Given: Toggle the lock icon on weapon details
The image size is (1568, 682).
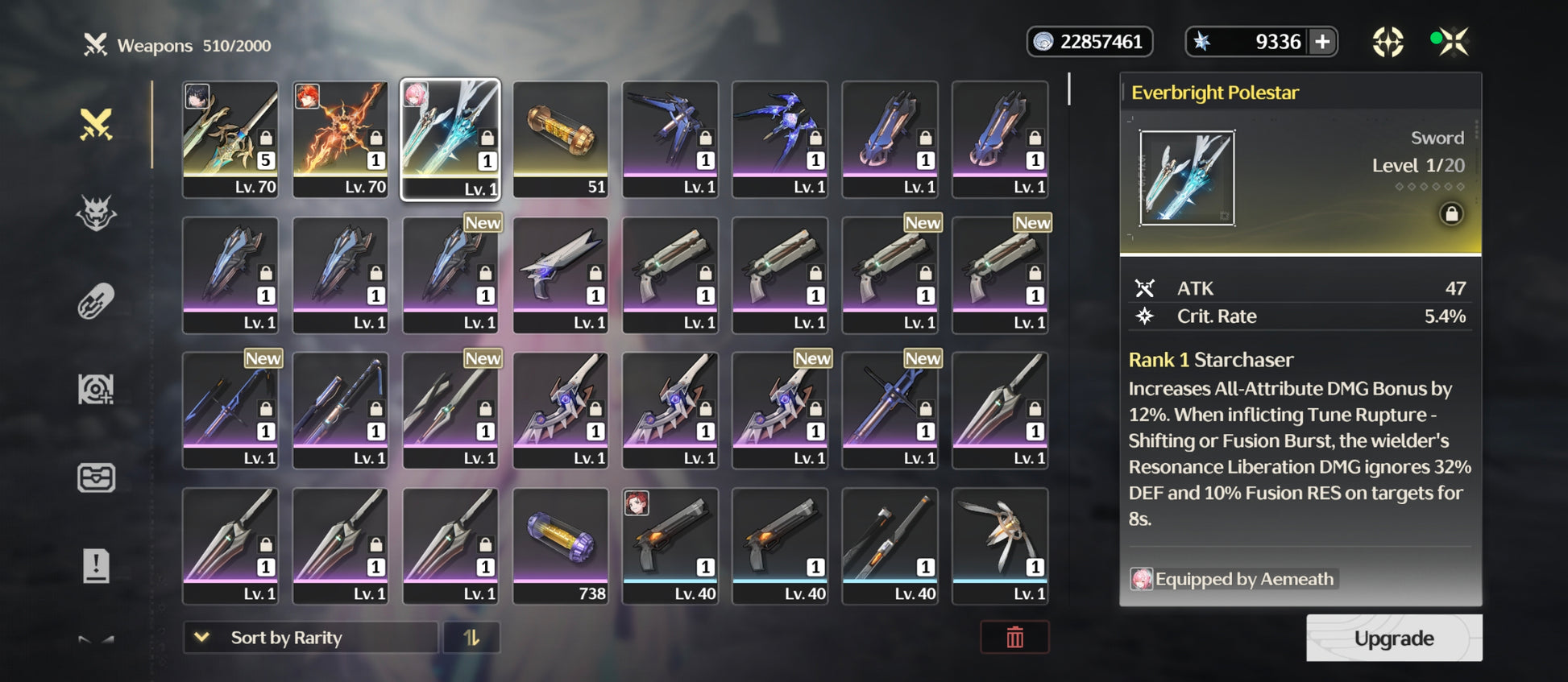Looking at the screenshot, I should click(x=1451, y=214).
